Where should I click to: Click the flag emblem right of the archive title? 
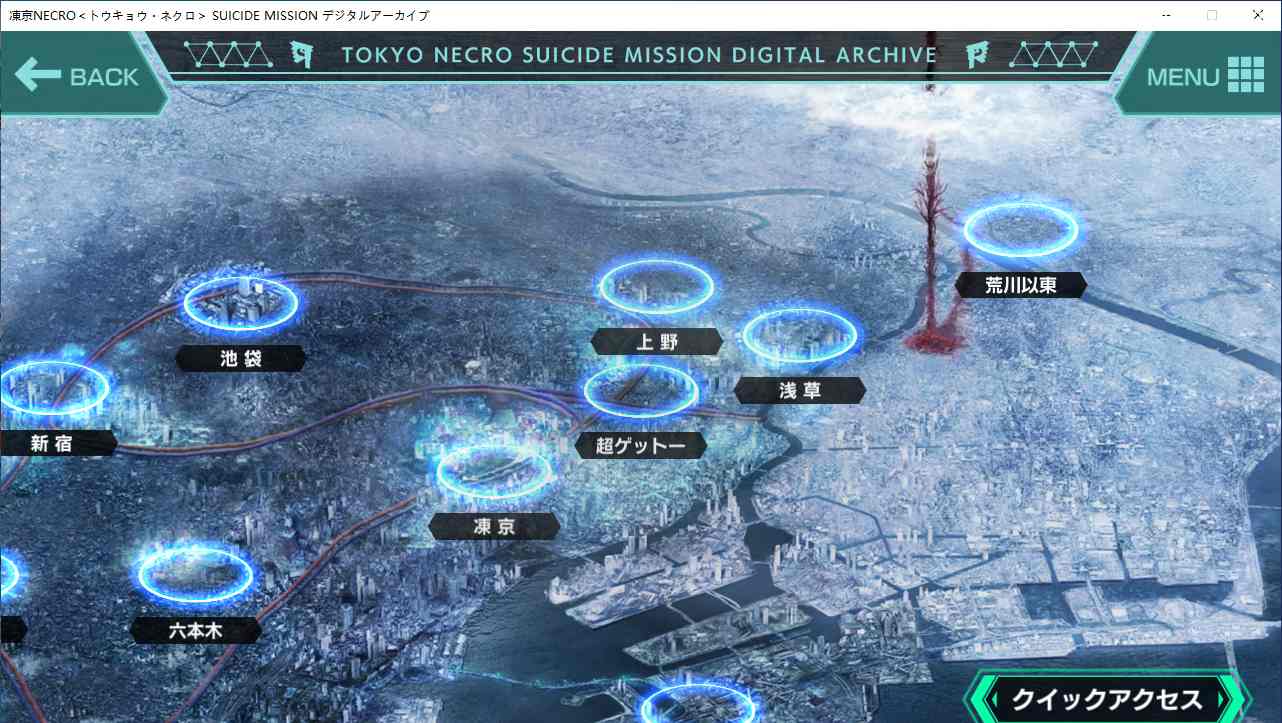[x=977, y=56]
